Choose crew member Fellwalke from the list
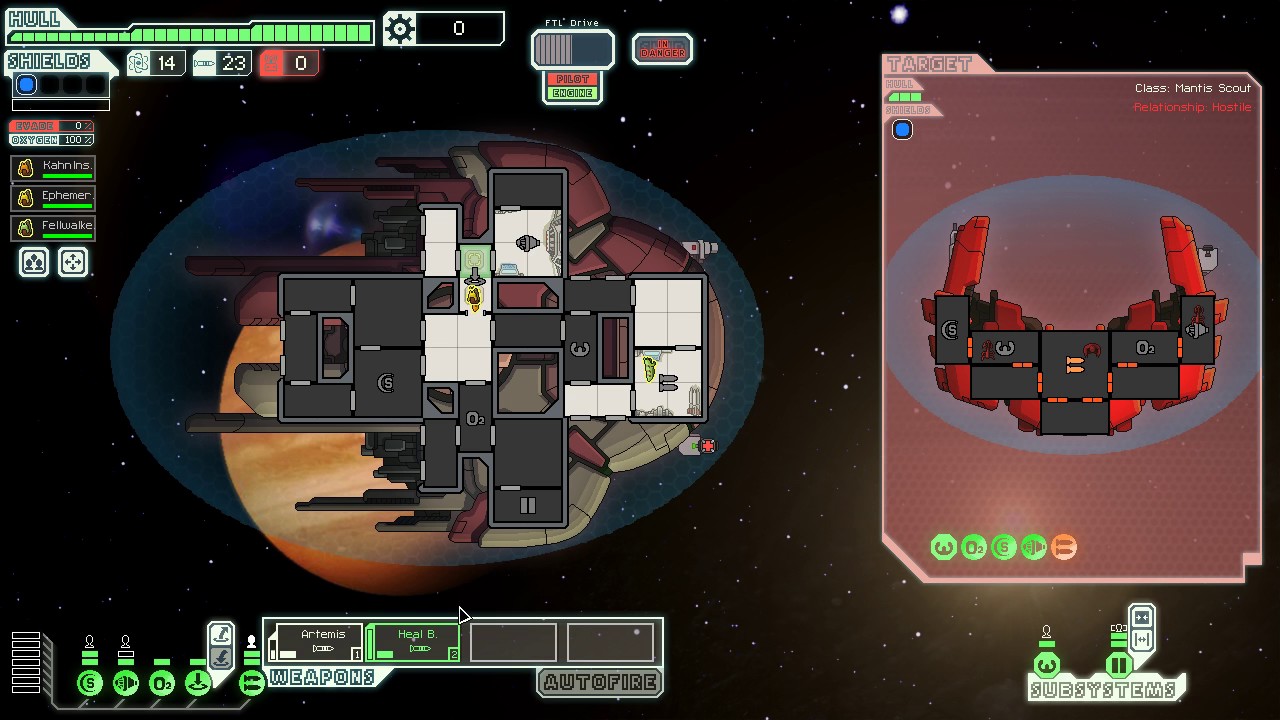1280x720 pixels. point(53,228)
